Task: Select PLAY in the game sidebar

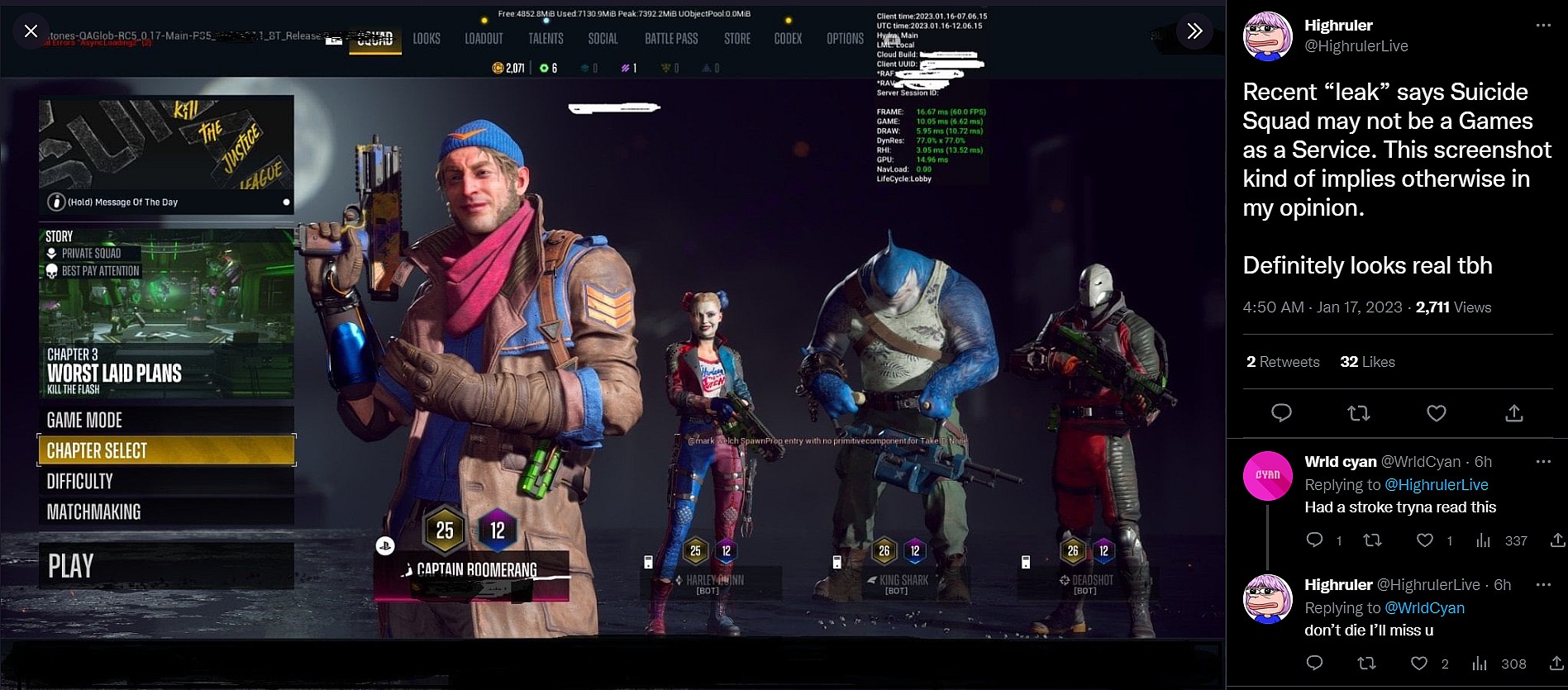Action: tap(73, 565)
